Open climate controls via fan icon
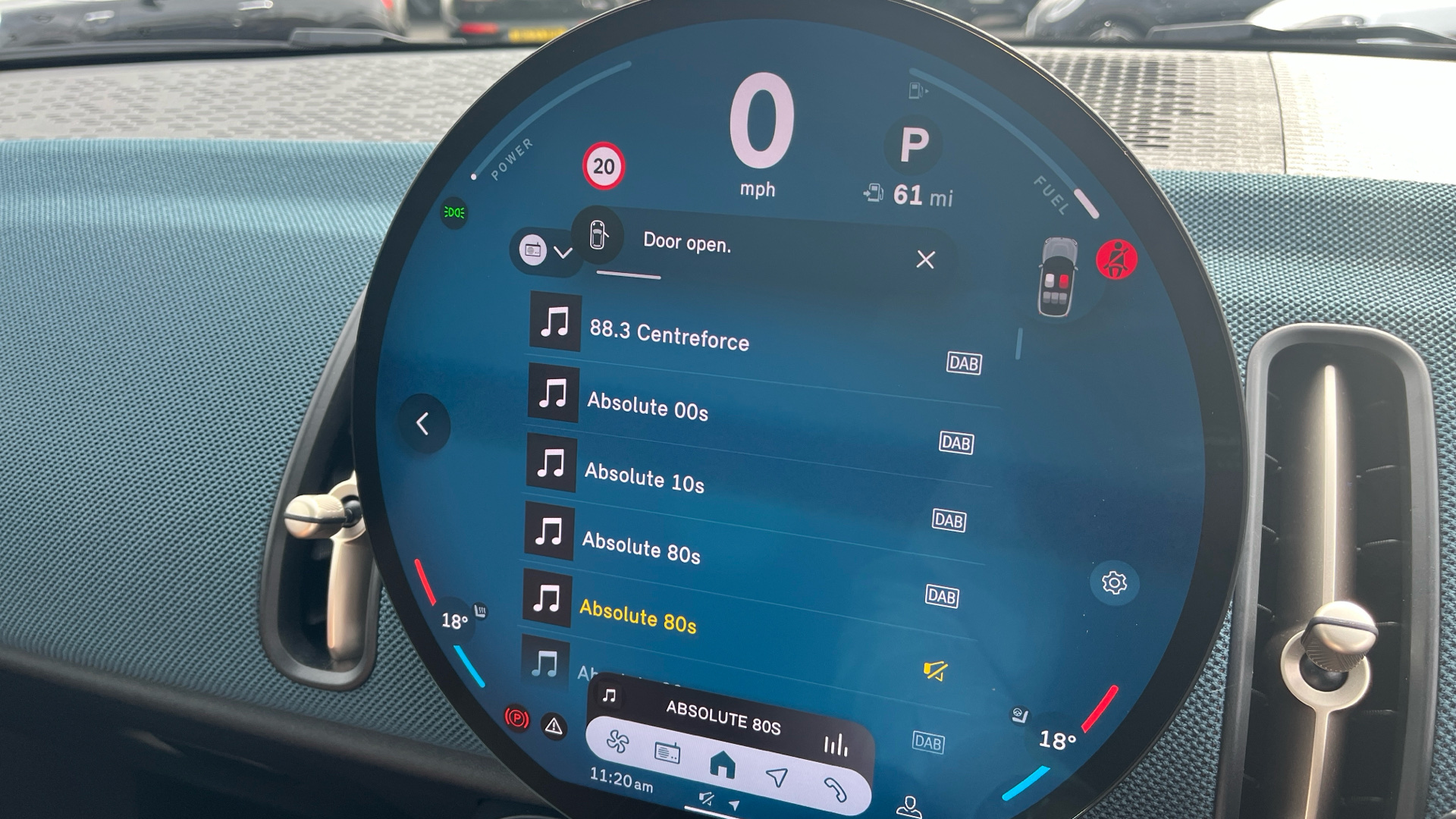 click(618, 742)
